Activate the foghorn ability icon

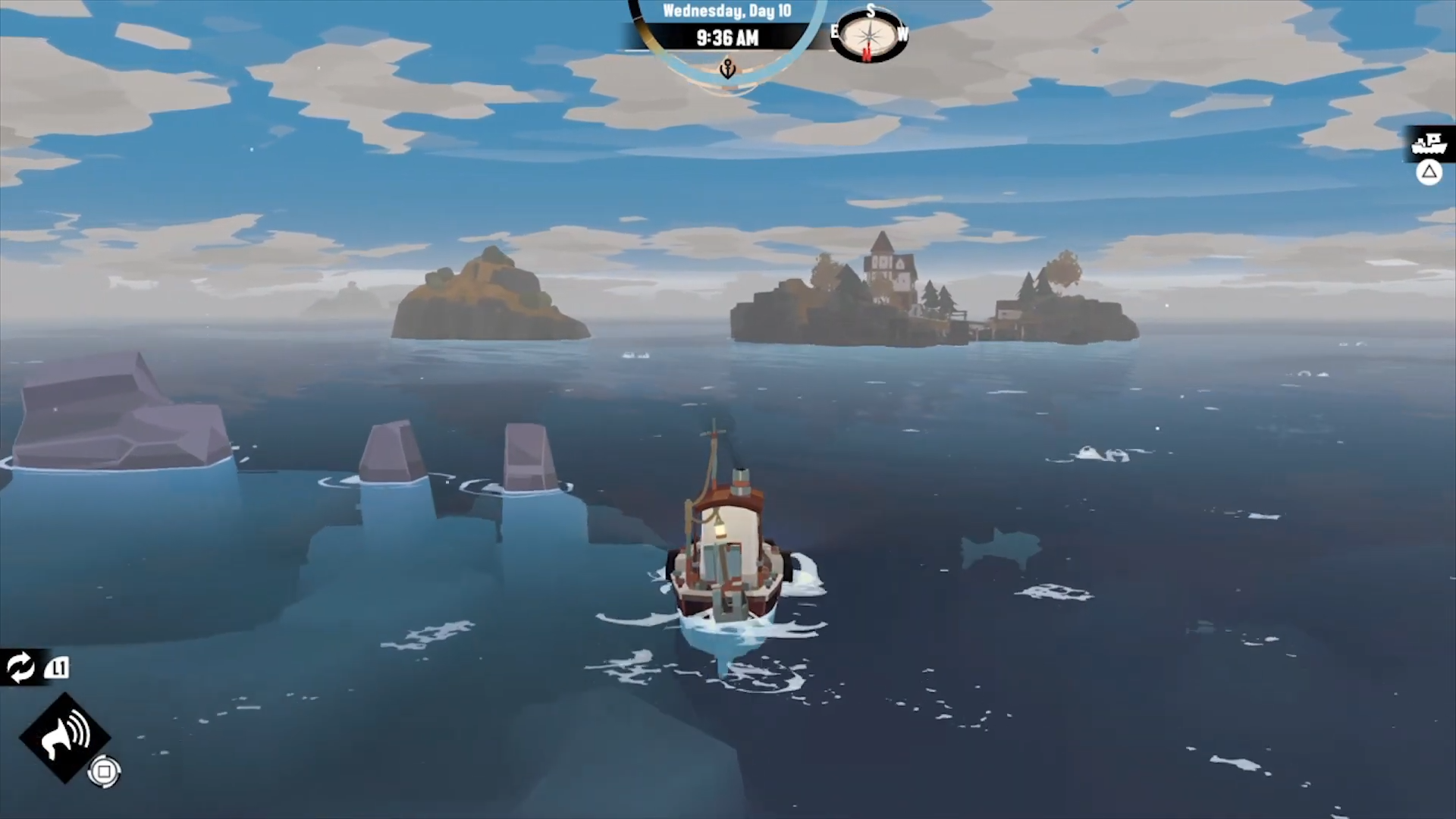[64, 737]
